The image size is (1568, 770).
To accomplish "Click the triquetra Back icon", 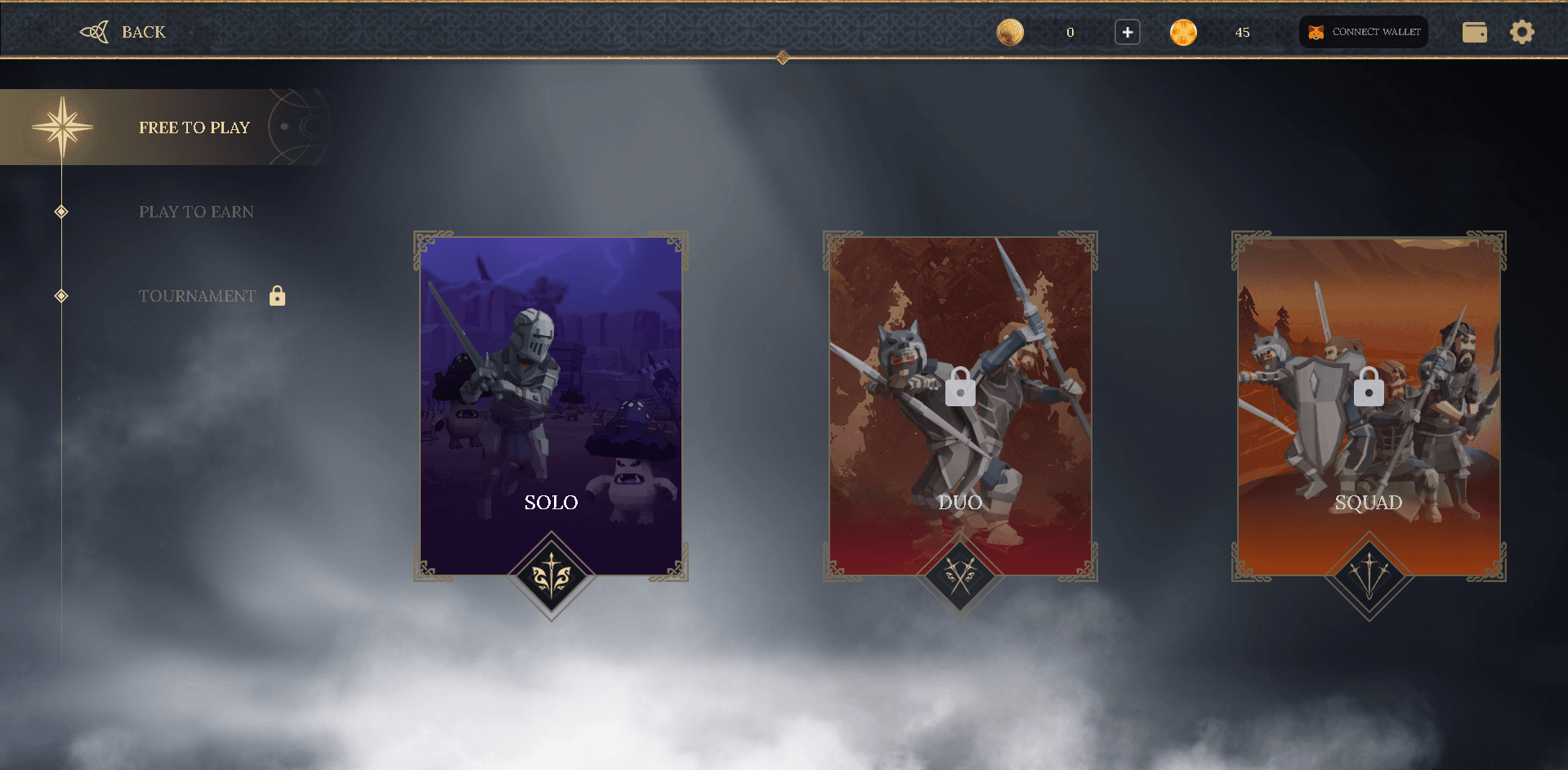I will (95, 32).
